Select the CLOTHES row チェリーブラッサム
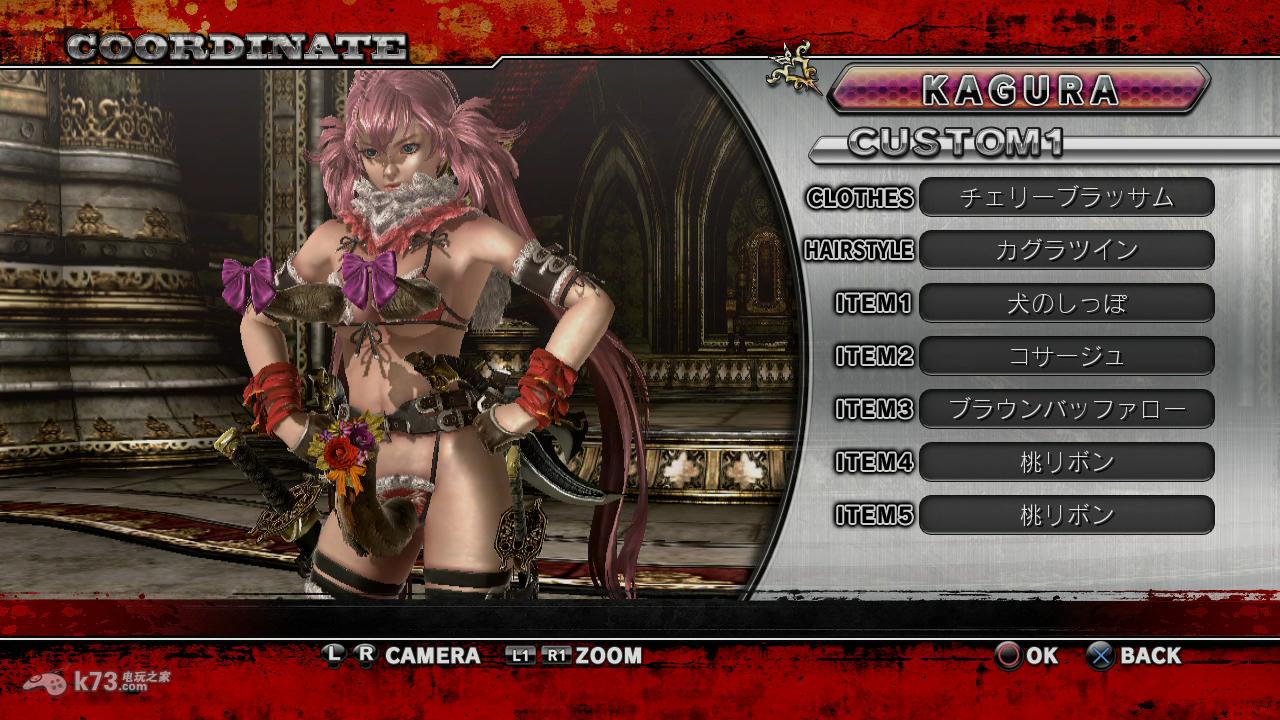This screenshot has height=720, width=1280. 1066,197
